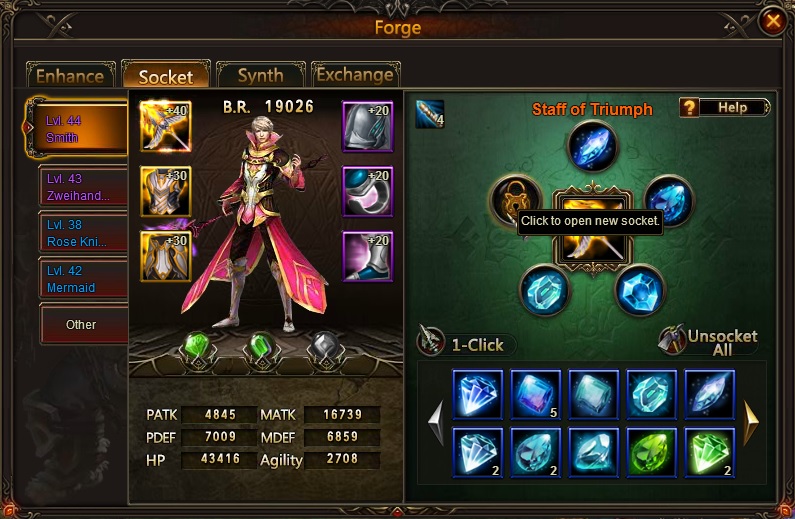This screenshot has width=795, height=519.
Task: Open the Synth tab
Action: pyautogui.click(x=259, y=76)
